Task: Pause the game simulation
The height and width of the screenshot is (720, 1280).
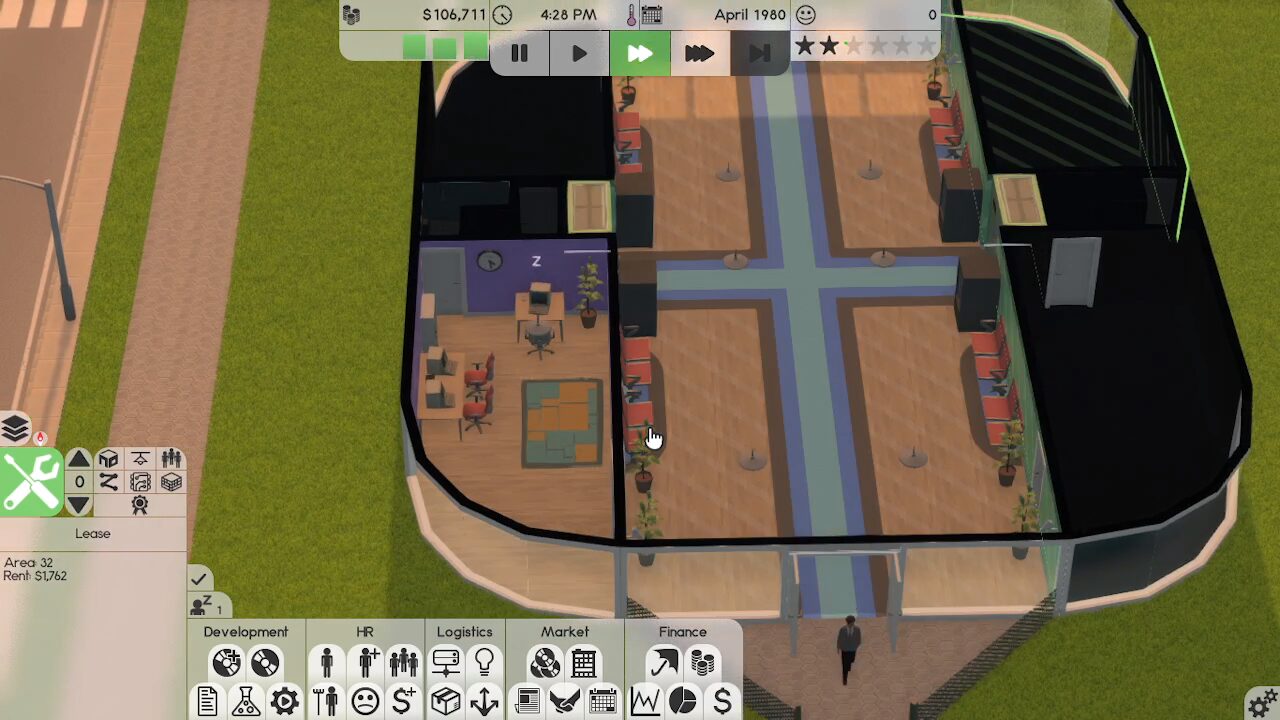Action: coord(519,53)
